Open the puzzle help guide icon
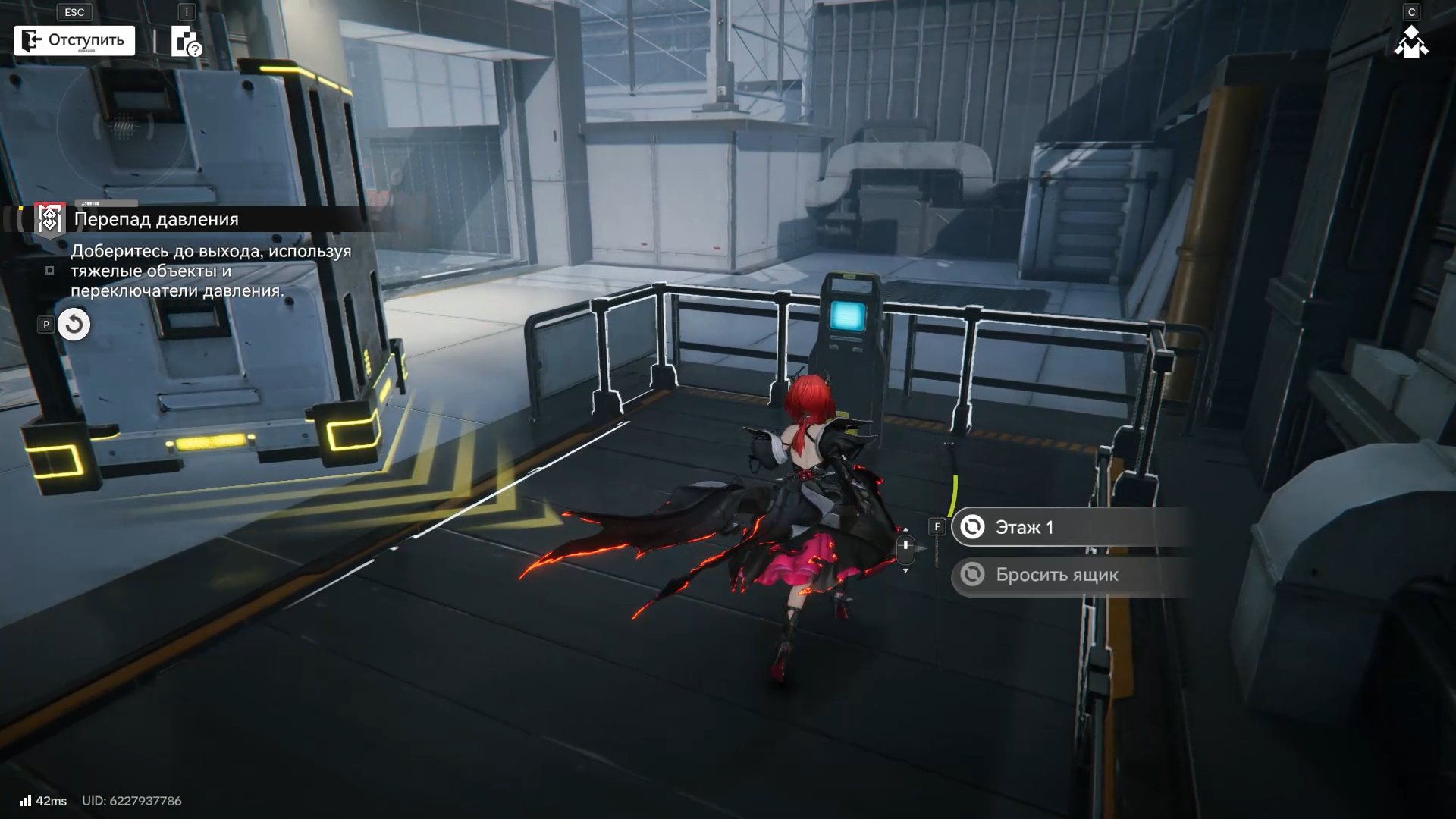This screenshot has height=819, width=1456. (186, 42)
